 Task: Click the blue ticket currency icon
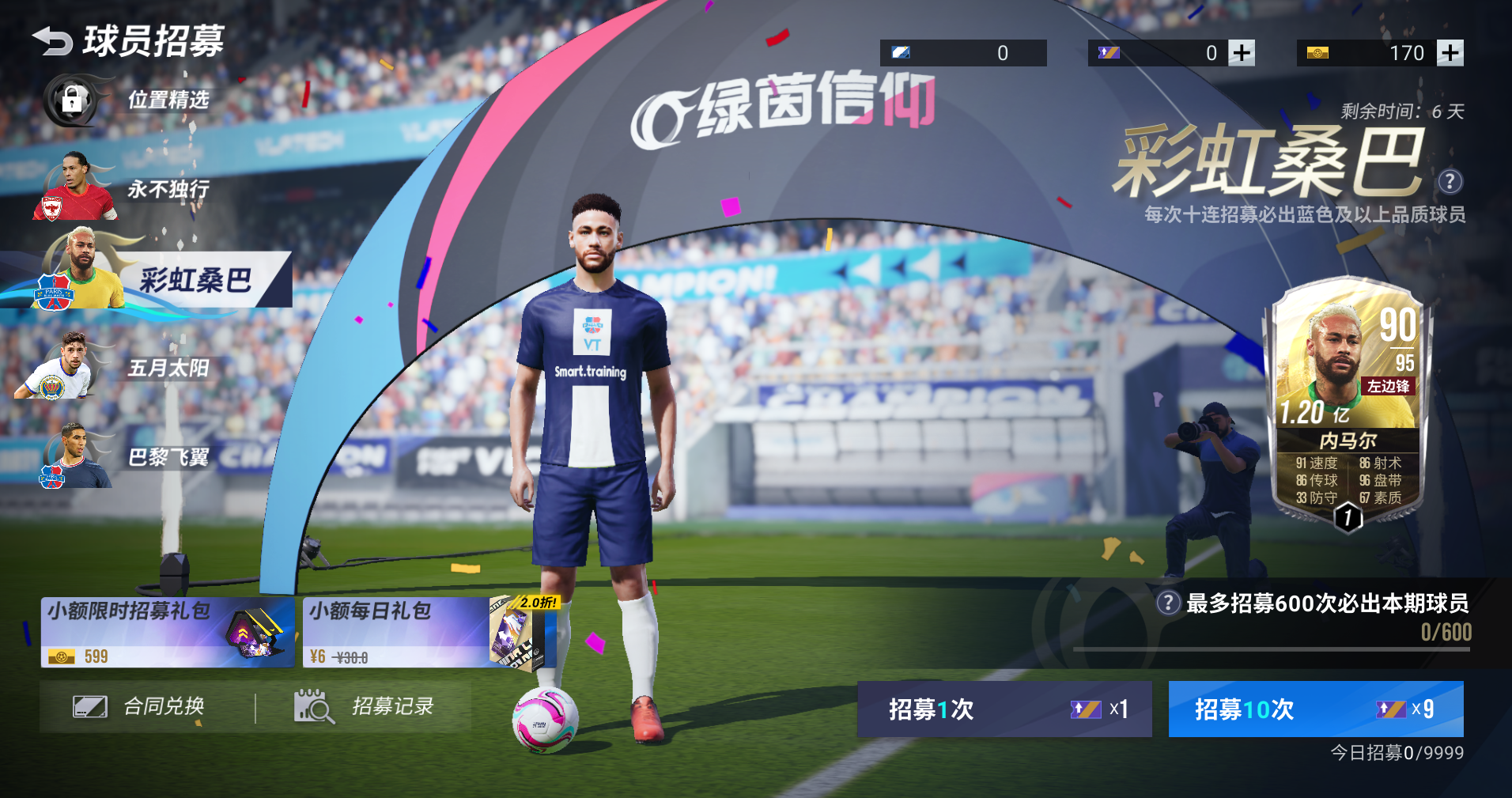click(x=902, y=52)
